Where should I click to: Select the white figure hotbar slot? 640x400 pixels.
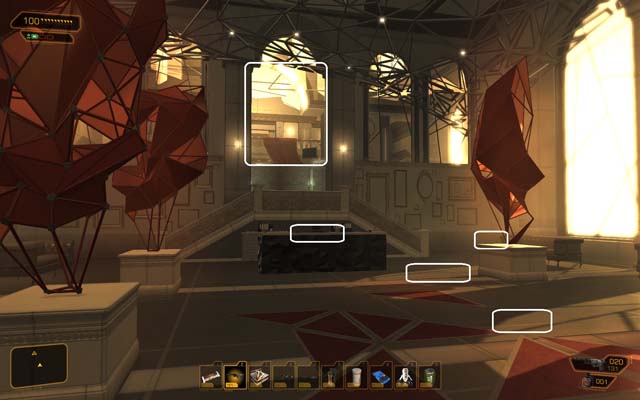pos(406,376)
